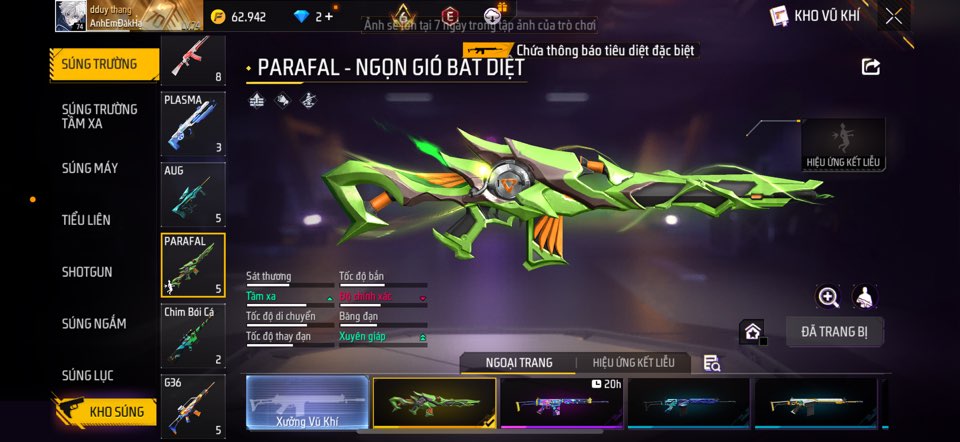Select the Súng Lục category
The width and height of the screenshot is (960, 442).
pyautogui.click(x=88, y=376)
